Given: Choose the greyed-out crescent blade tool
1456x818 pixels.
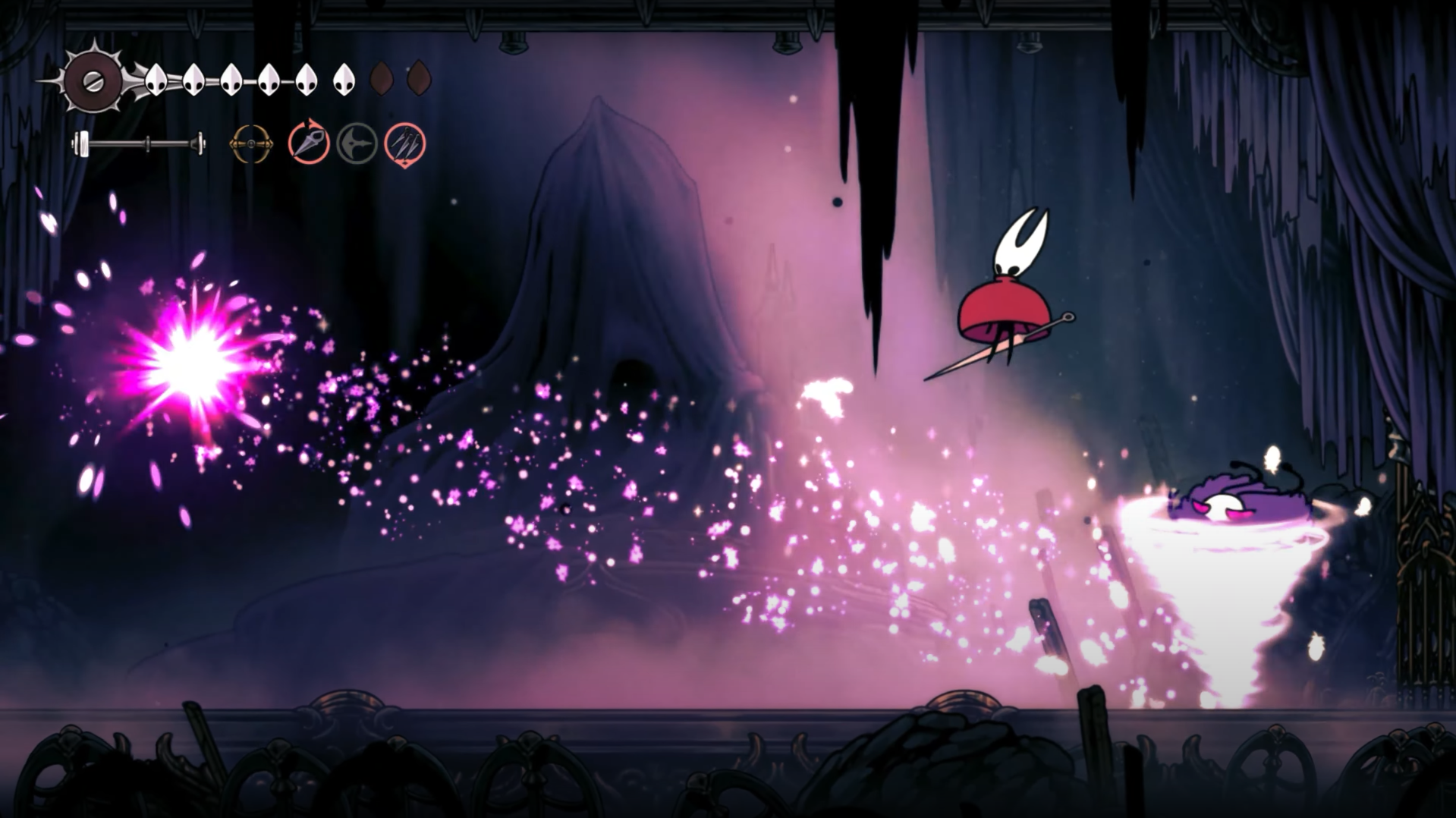Looking at the screenshot, I should pyautogui.click(x=357, y=143).
